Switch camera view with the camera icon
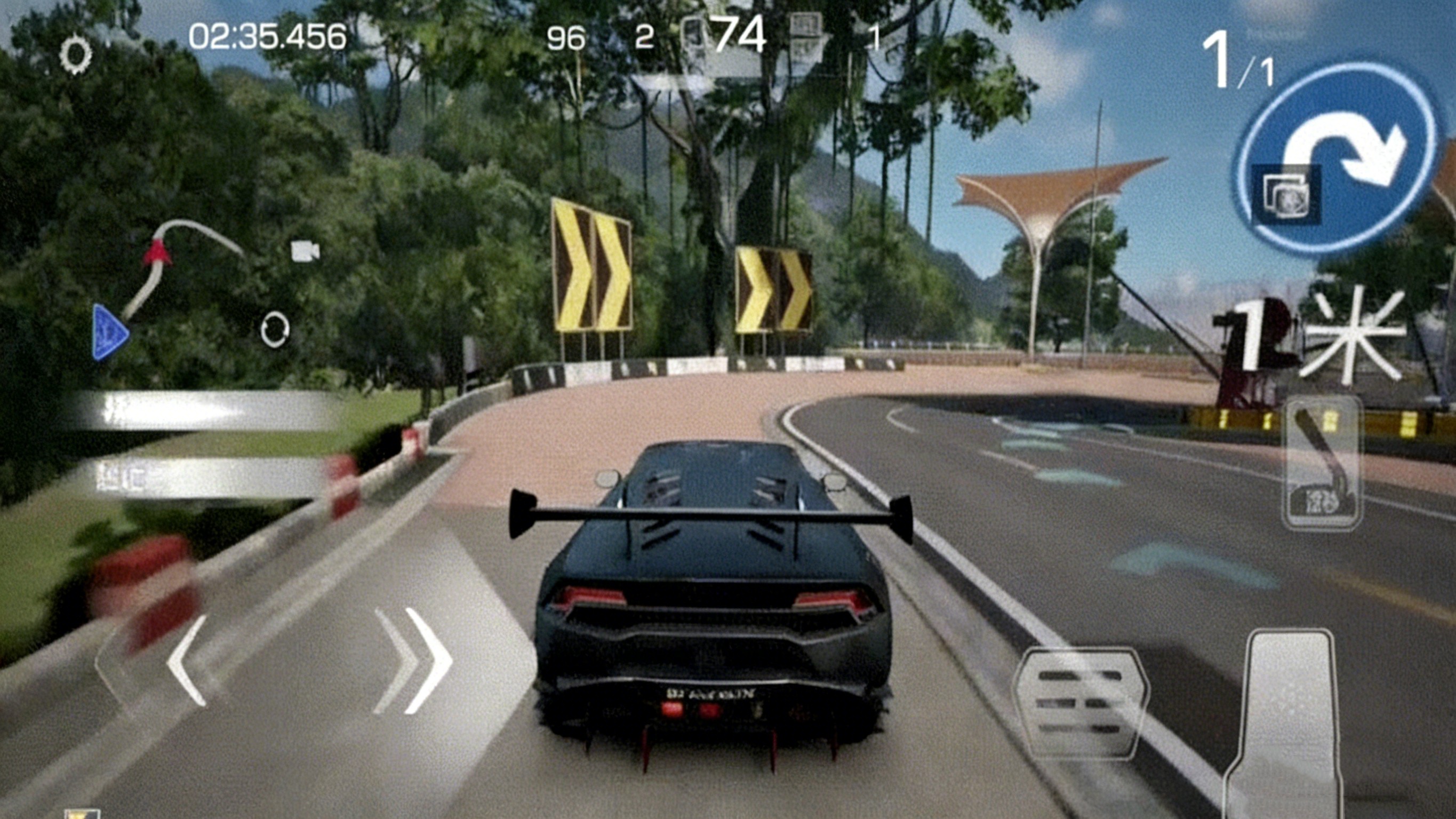Viewport: 1456px width, 819px height. [305, 251]
